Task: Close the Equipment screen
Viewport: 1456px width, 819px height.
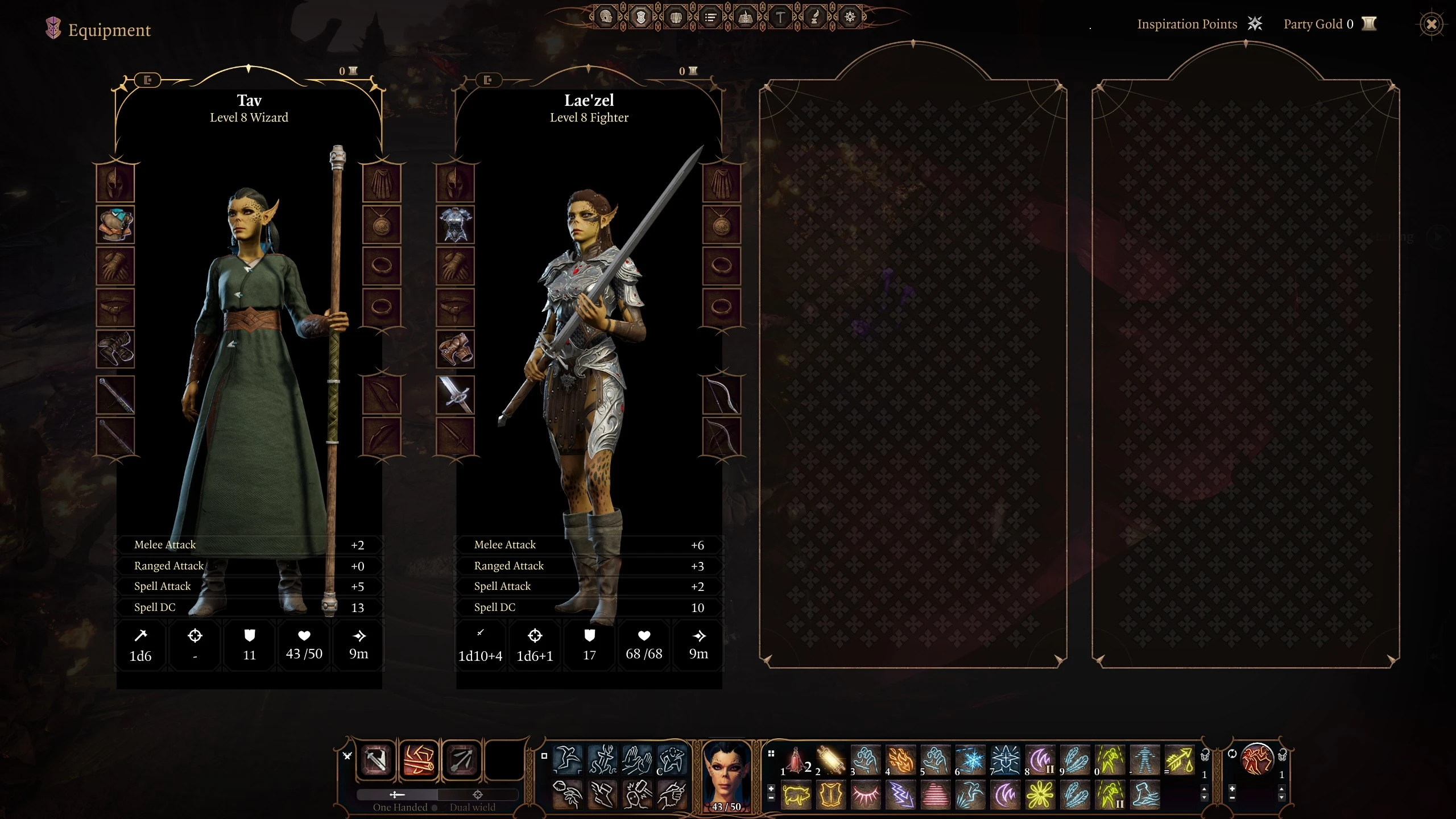Action: click(x=1431, y=24)
